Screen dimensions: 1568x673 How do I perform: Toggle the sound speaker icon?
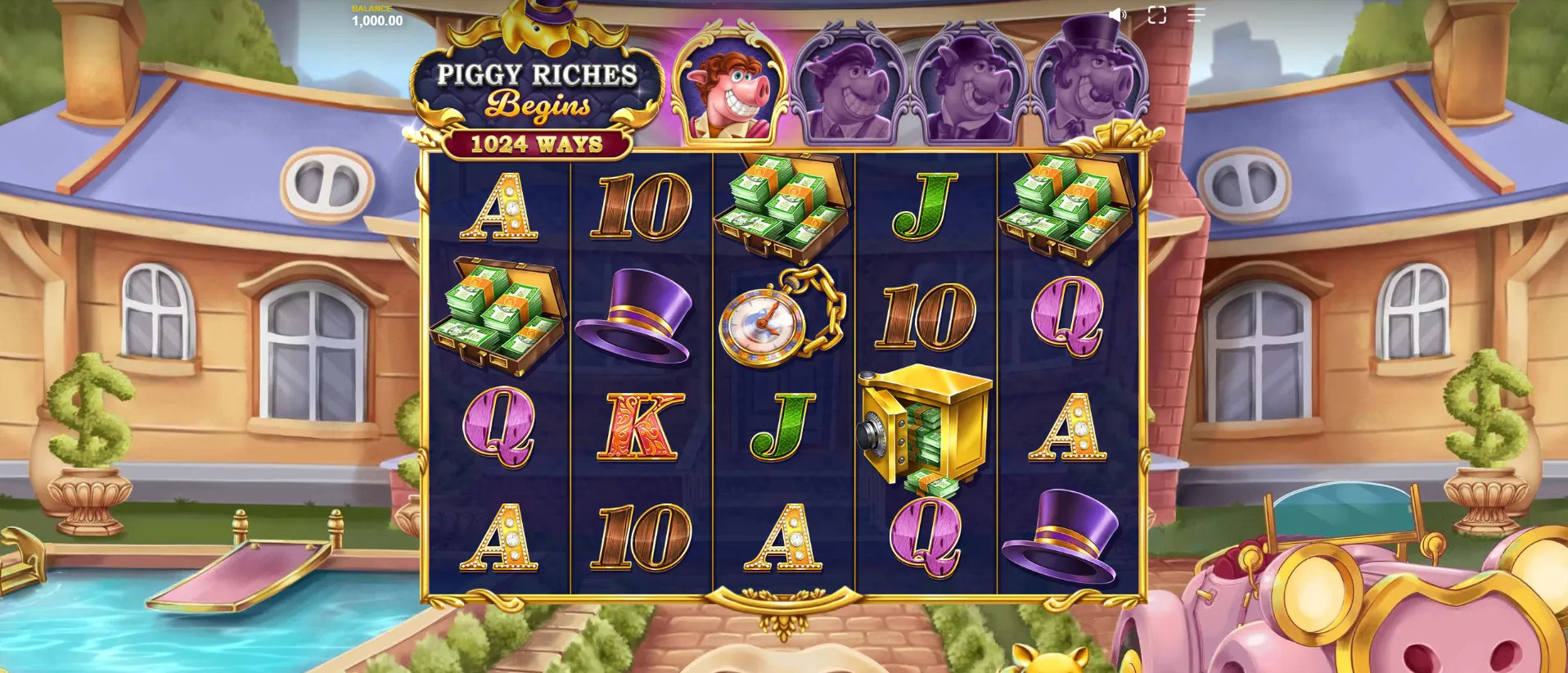[x=1117, y=15]
